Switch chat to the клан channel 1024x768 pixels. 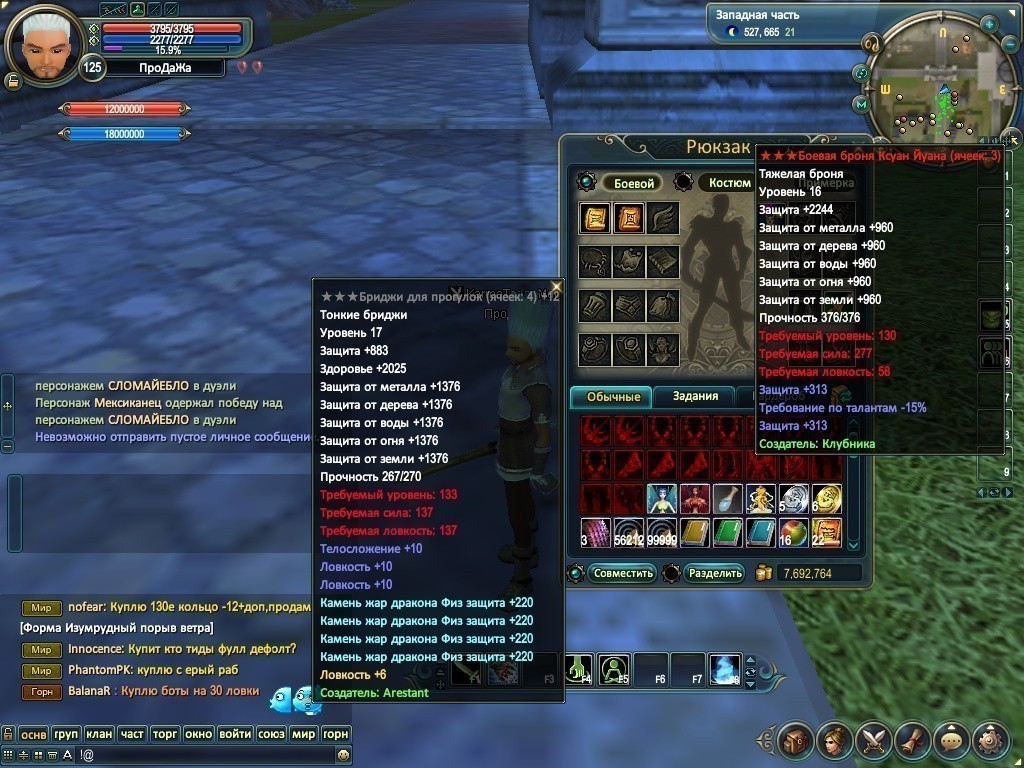tap(99, 734)
